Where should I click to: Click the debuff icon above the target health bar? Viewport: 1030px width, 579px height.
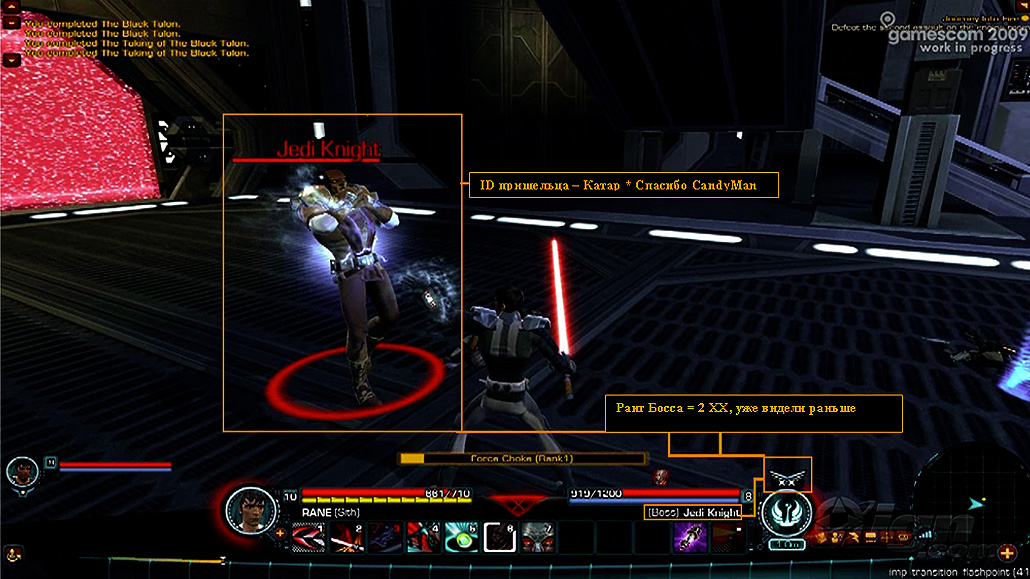click(x=660, y=477)
